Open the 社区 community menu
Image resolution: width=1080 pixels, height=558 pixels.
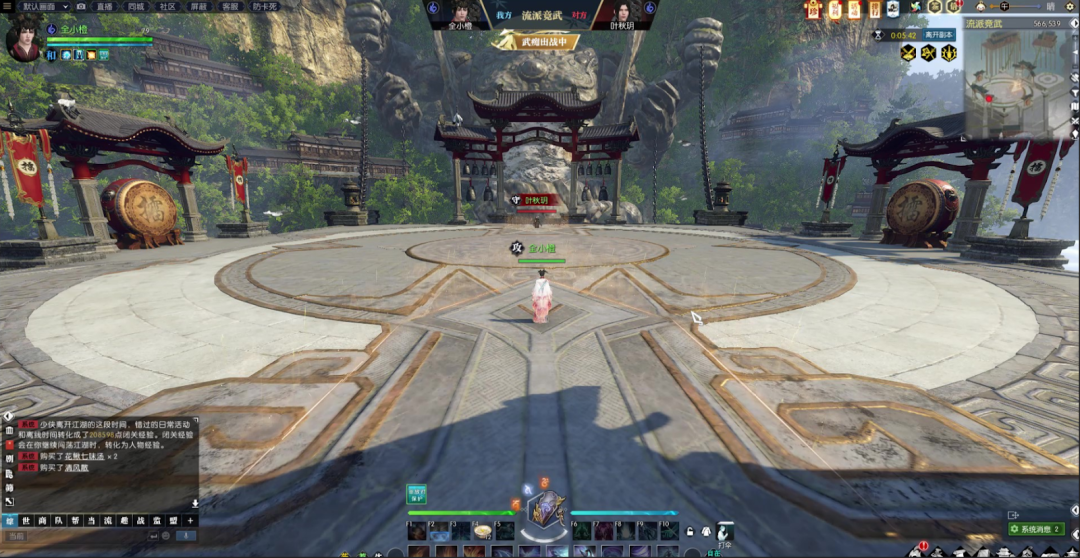click(x=167, y=6)
